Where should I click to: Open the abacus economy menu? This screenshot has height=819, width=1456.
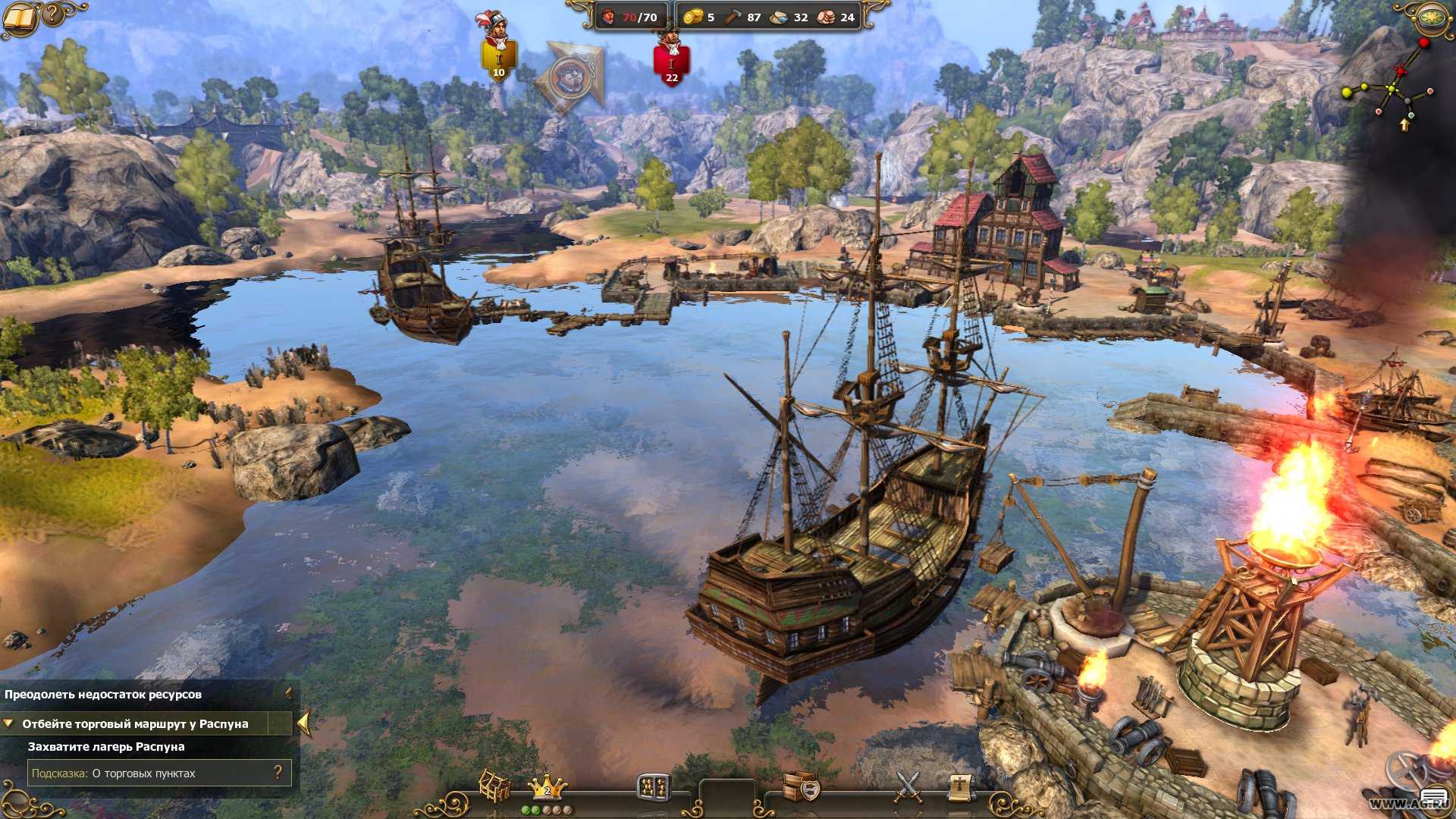click(x=654, y=787)
